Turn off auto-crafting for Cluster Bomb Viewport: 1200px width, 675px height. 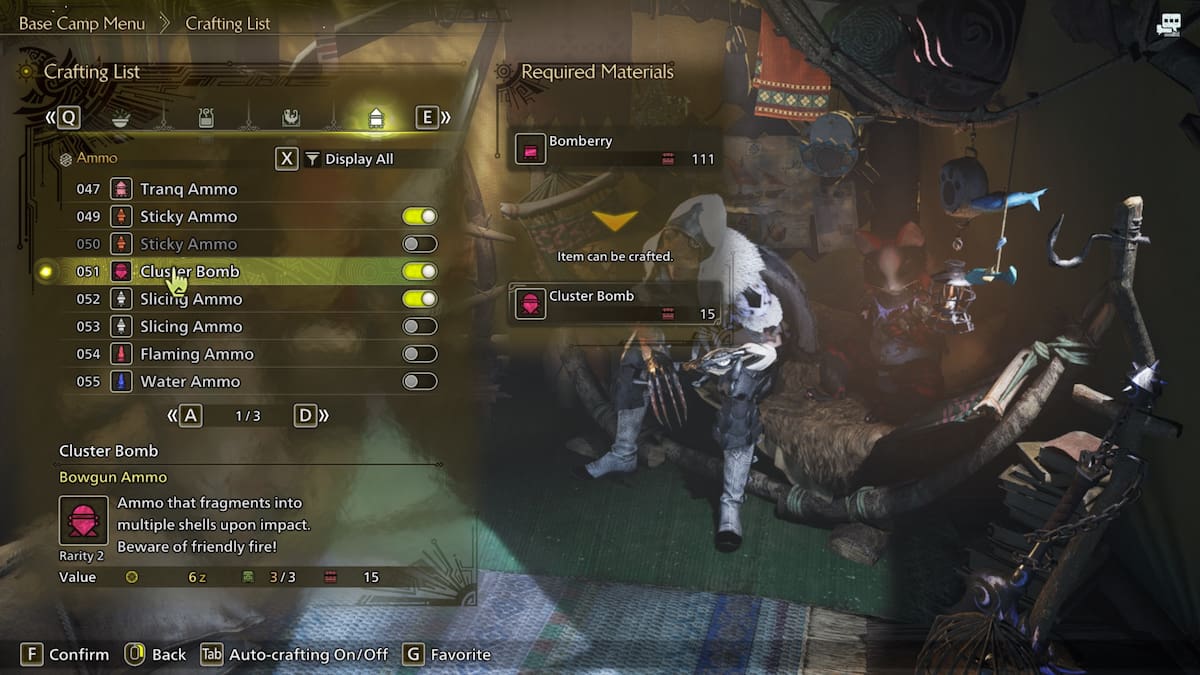420,271
